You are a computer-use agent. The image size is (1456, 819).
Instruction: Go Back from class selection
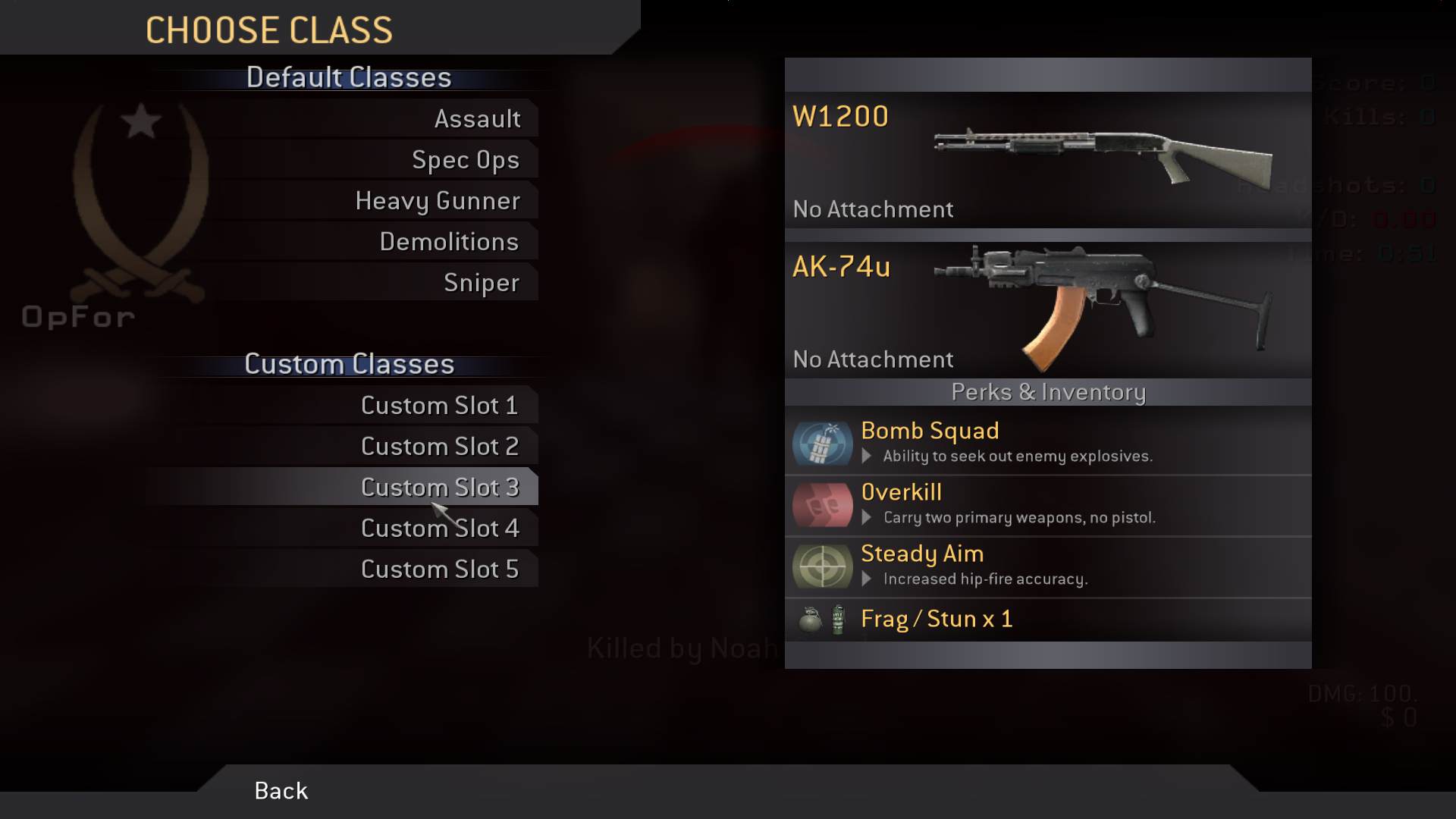281,791
